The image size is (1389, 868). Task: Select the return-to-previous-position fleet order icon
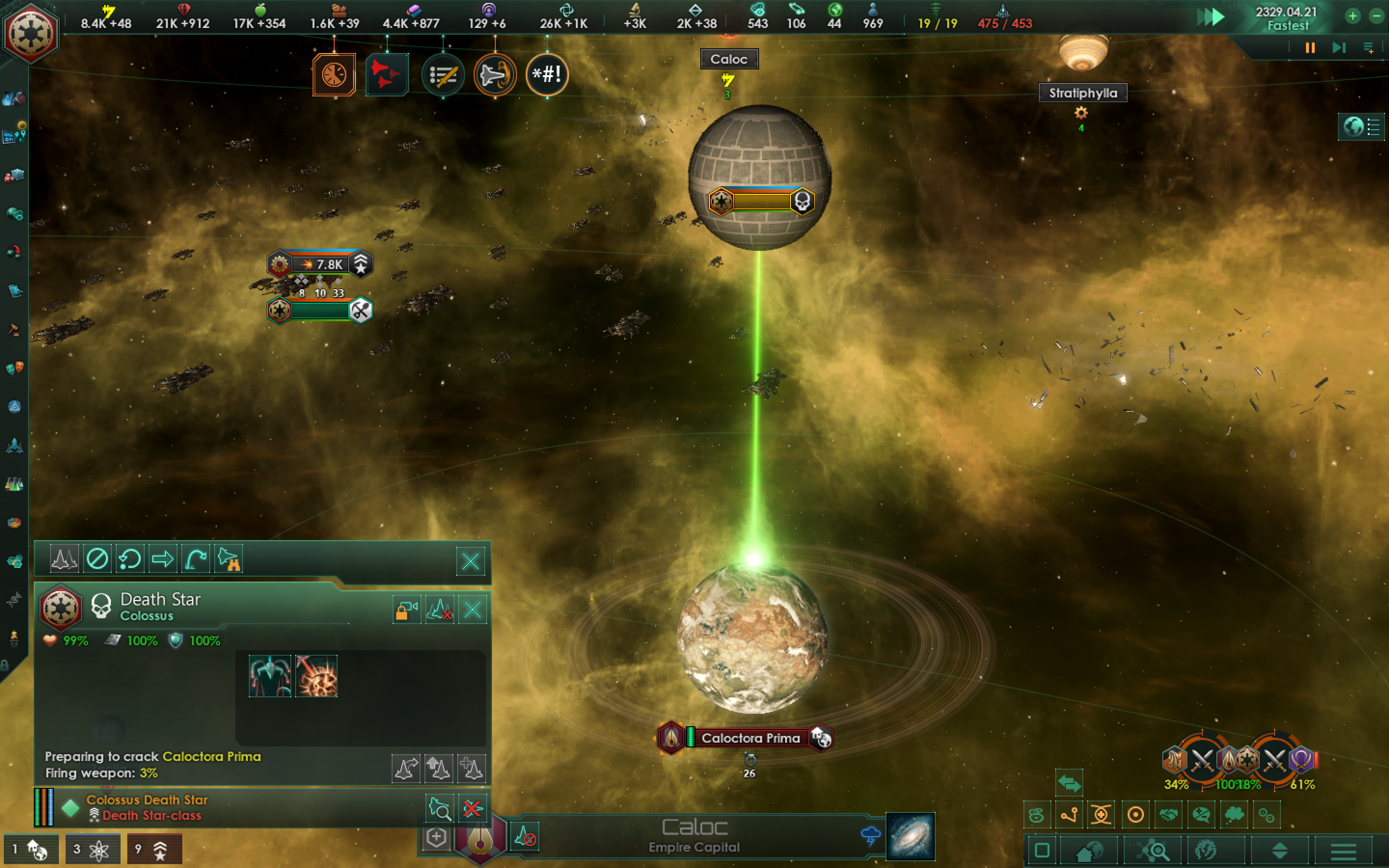130,558
